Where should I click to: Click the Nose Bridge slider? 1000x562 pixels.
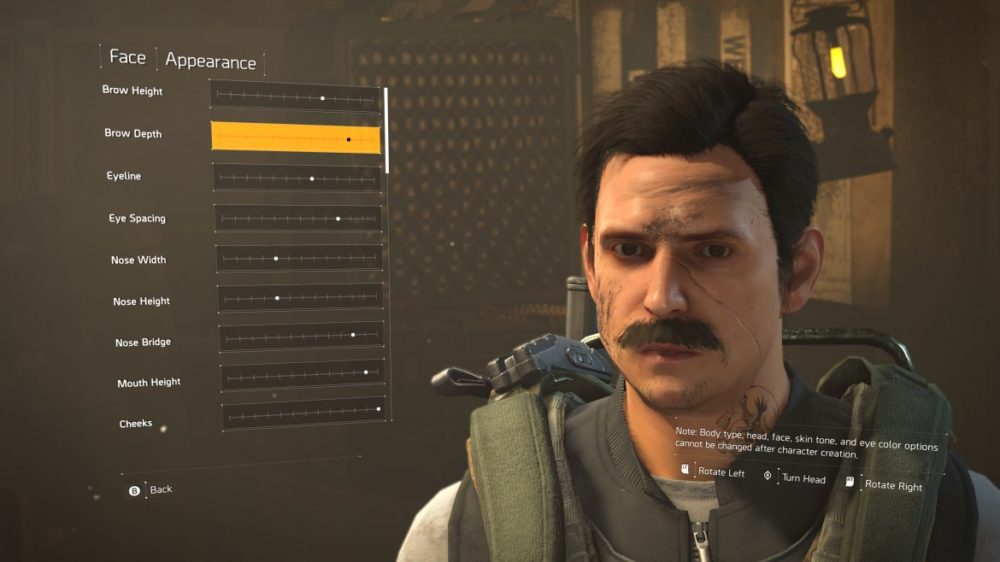pos(302,337)
